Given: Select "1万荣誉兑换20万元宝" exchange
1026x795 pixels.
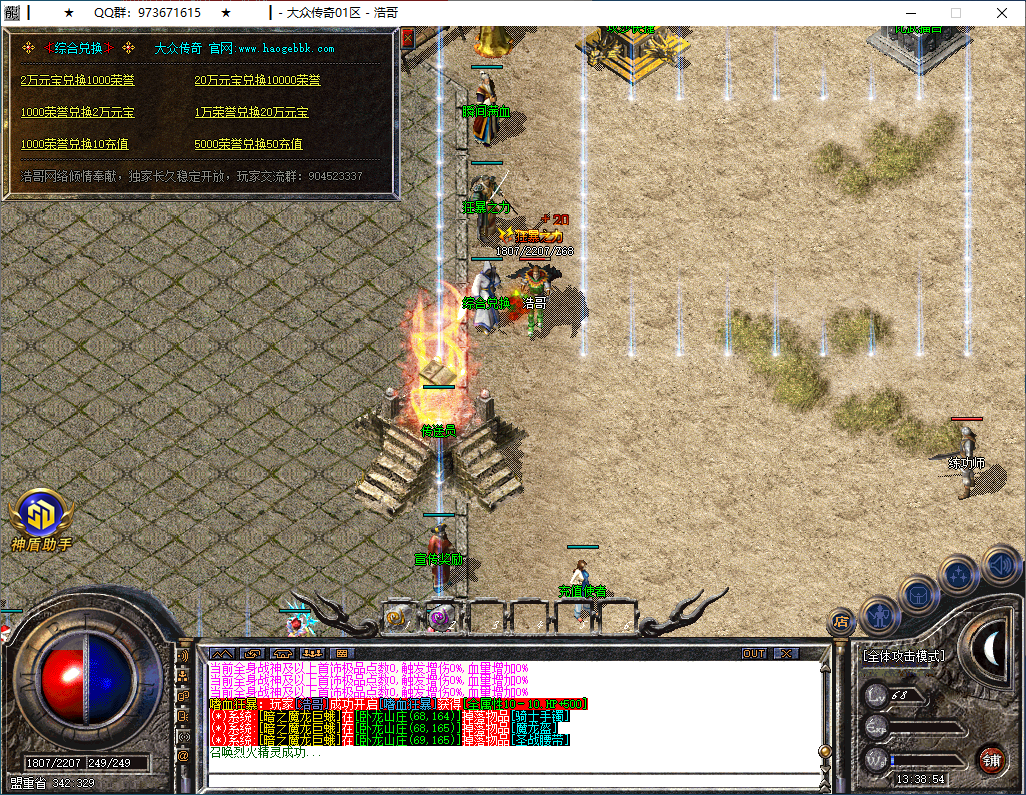Looking at the screenshot, I should click(x=251, y=112).
